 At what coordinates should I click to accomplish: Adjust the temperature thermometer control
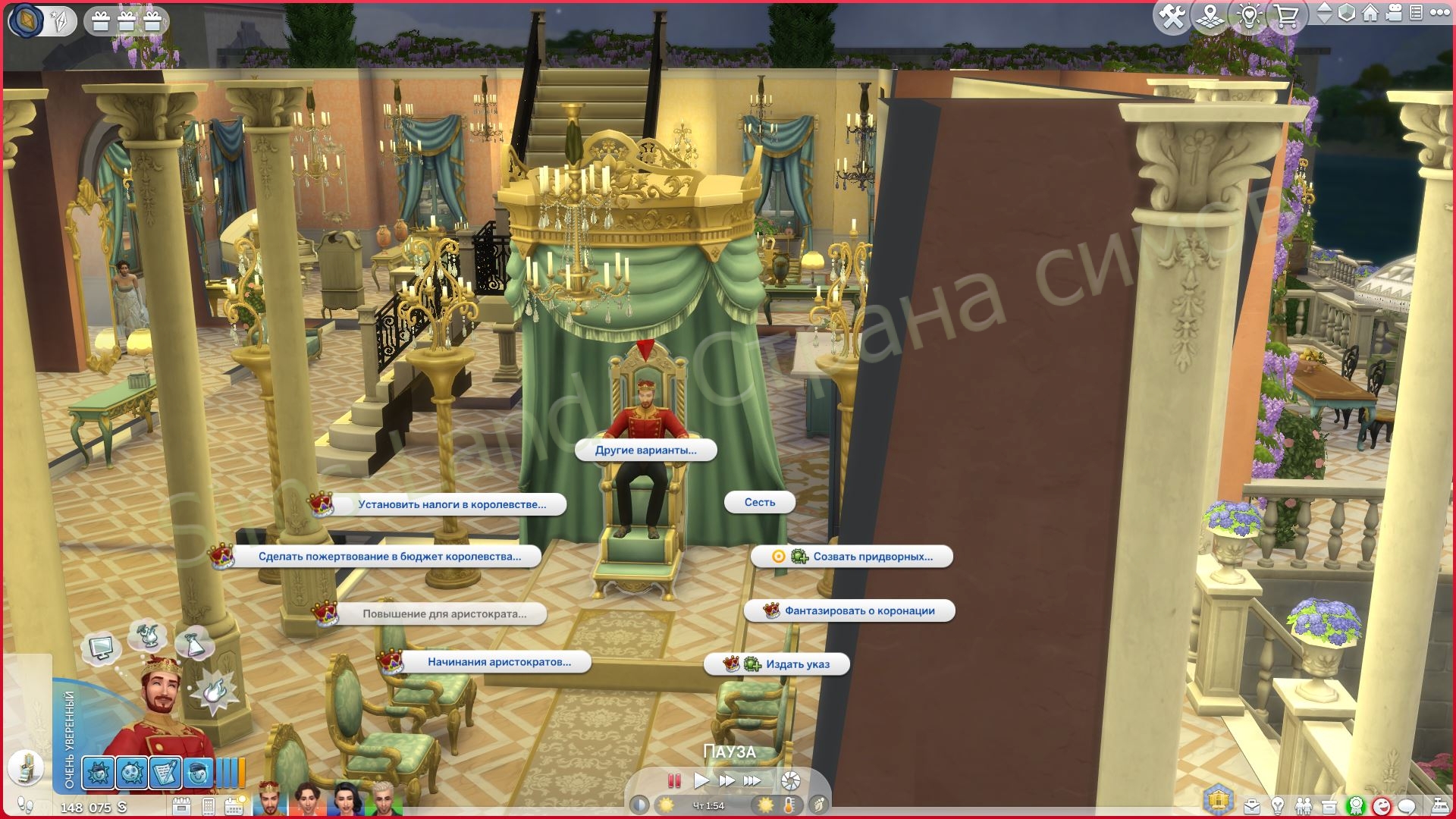[789, 806]
